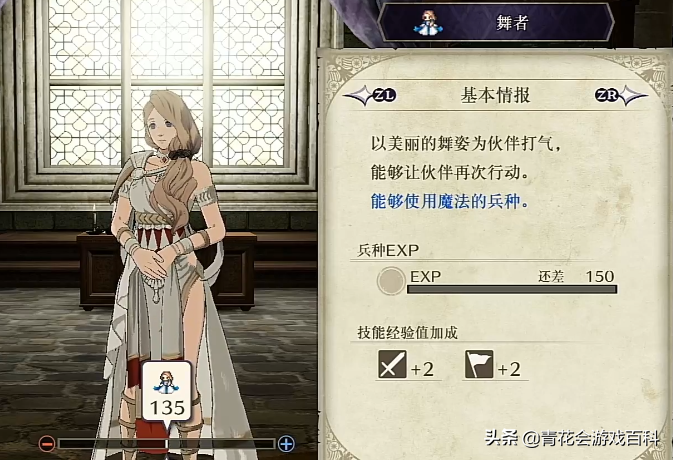The height and width of the screenshot is (460, 673).
Task: Click the red minus button on the slider
Action: tap(47, 443)
